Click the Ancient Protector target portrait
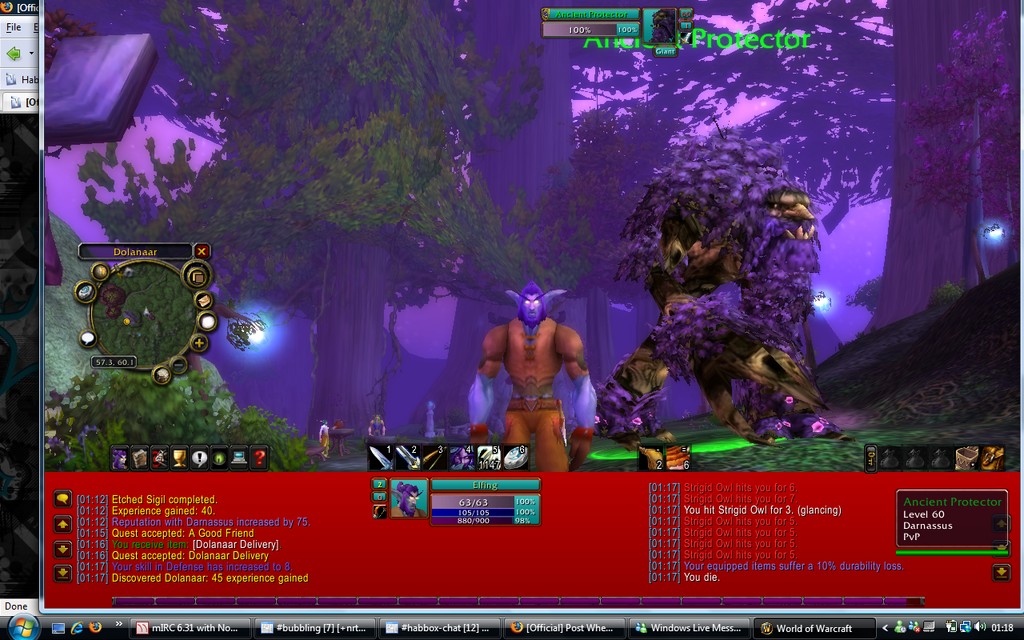The width and height of the screenshot is (1024, 640). (x=660, y=26)
